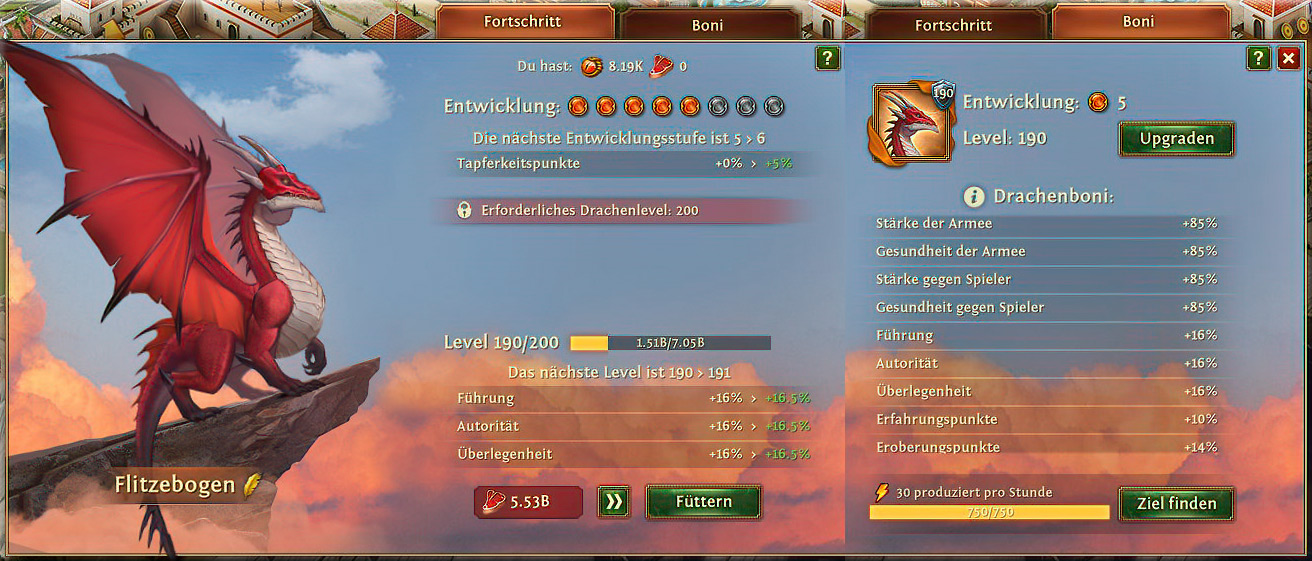Open help using the question mark beside the X
1312x561 pixels.
(1258, 59)
